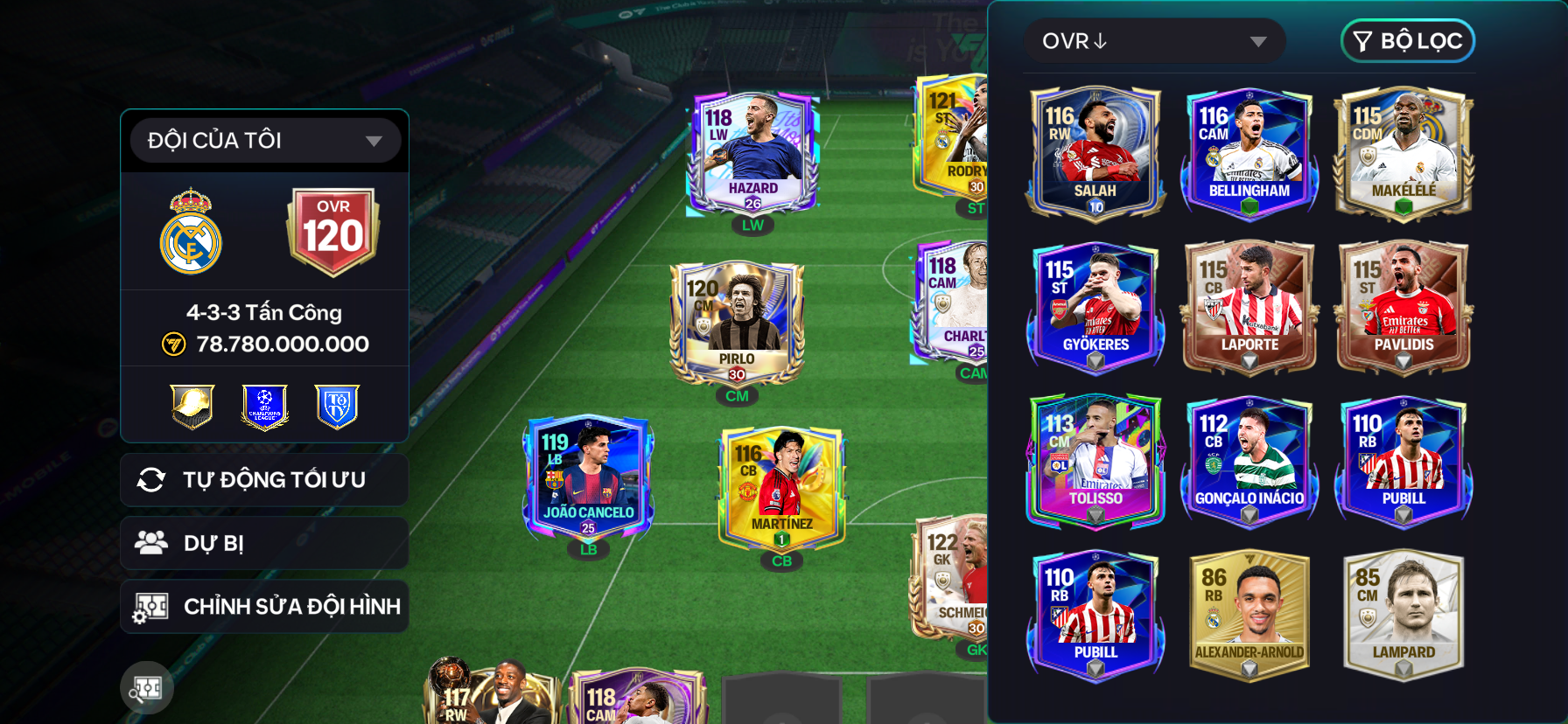Click the tactics search icon button
This screenshot has height=724, width=1568.
click(147, 689)
